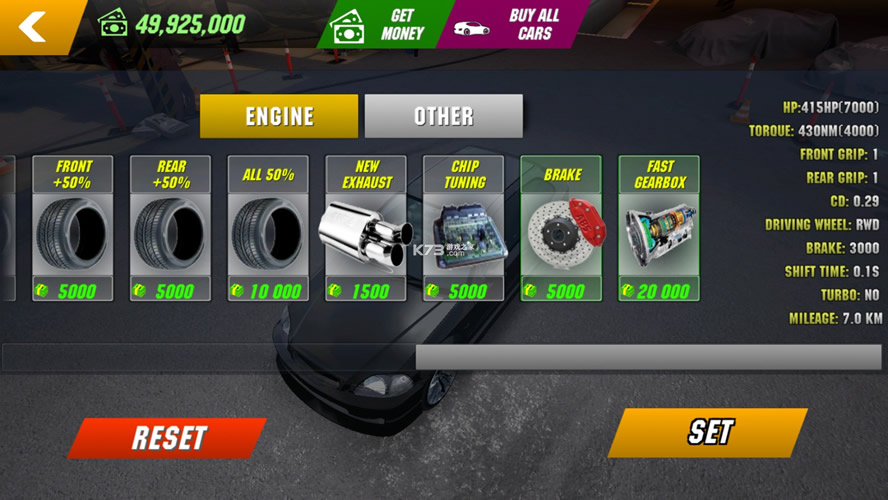This screenshot has height=500, width=888.
Task: Buy the All 50% tire upgrade
Action: pos(269,228)
